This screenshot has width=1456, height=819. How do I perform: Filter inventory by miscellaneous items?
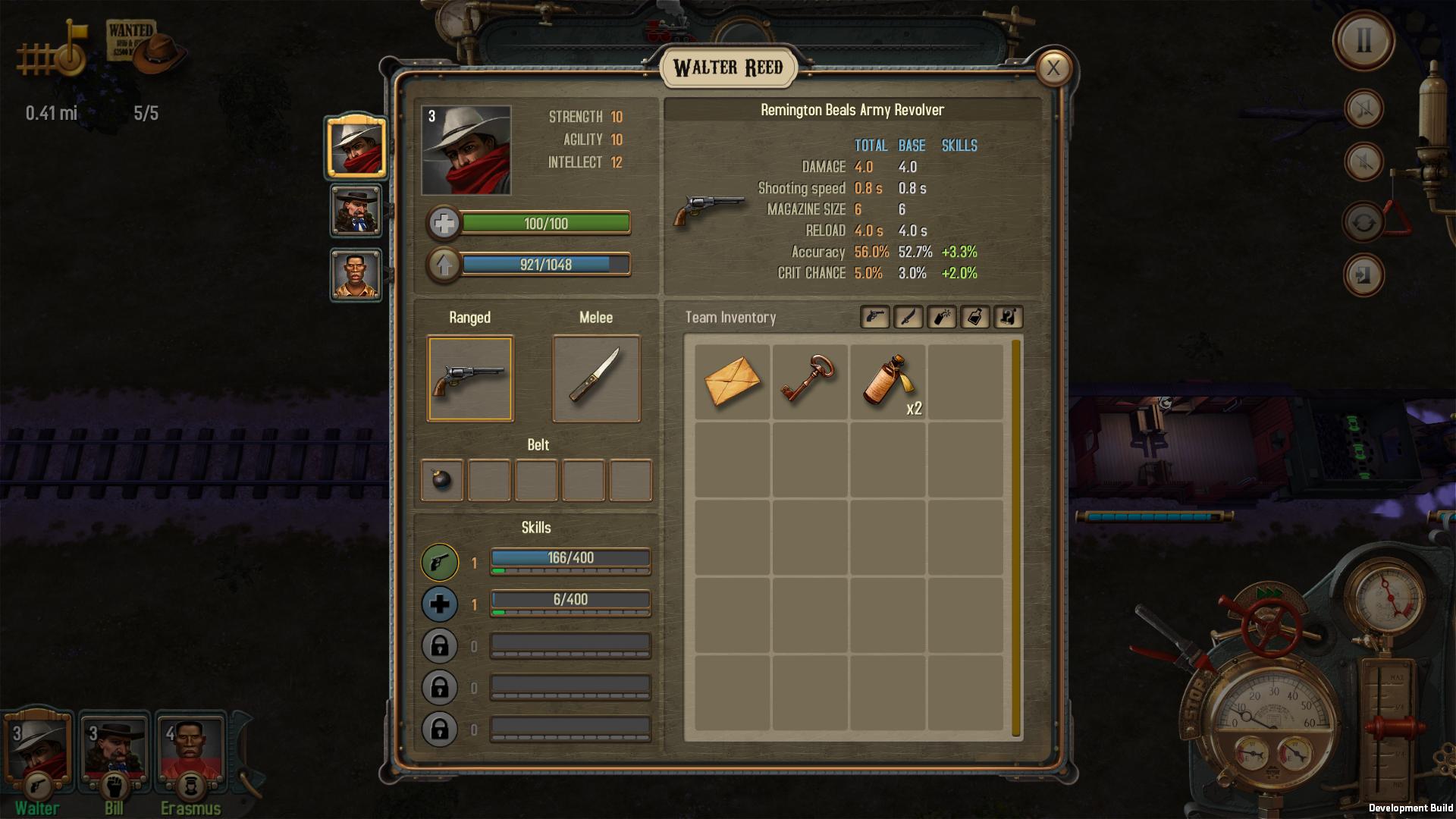(1009, 317)
